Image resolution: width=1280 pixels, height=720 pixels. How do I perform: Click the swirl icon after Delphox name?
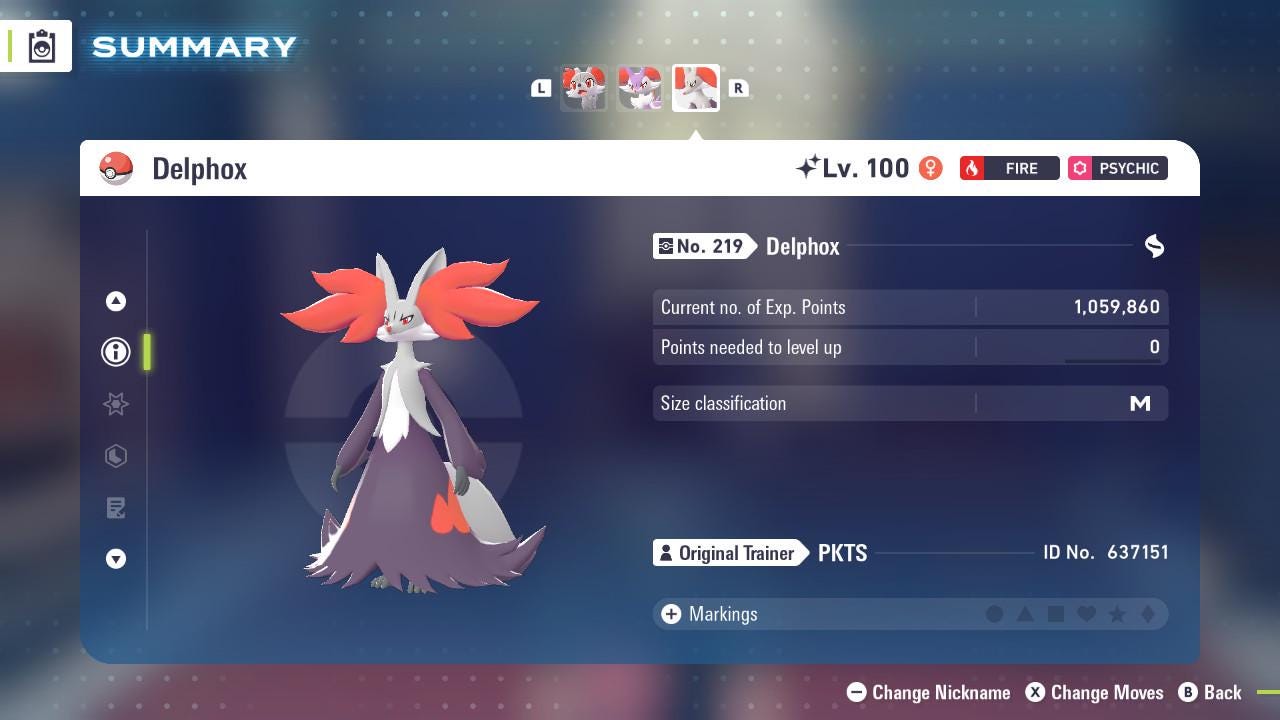(1154, 246)
